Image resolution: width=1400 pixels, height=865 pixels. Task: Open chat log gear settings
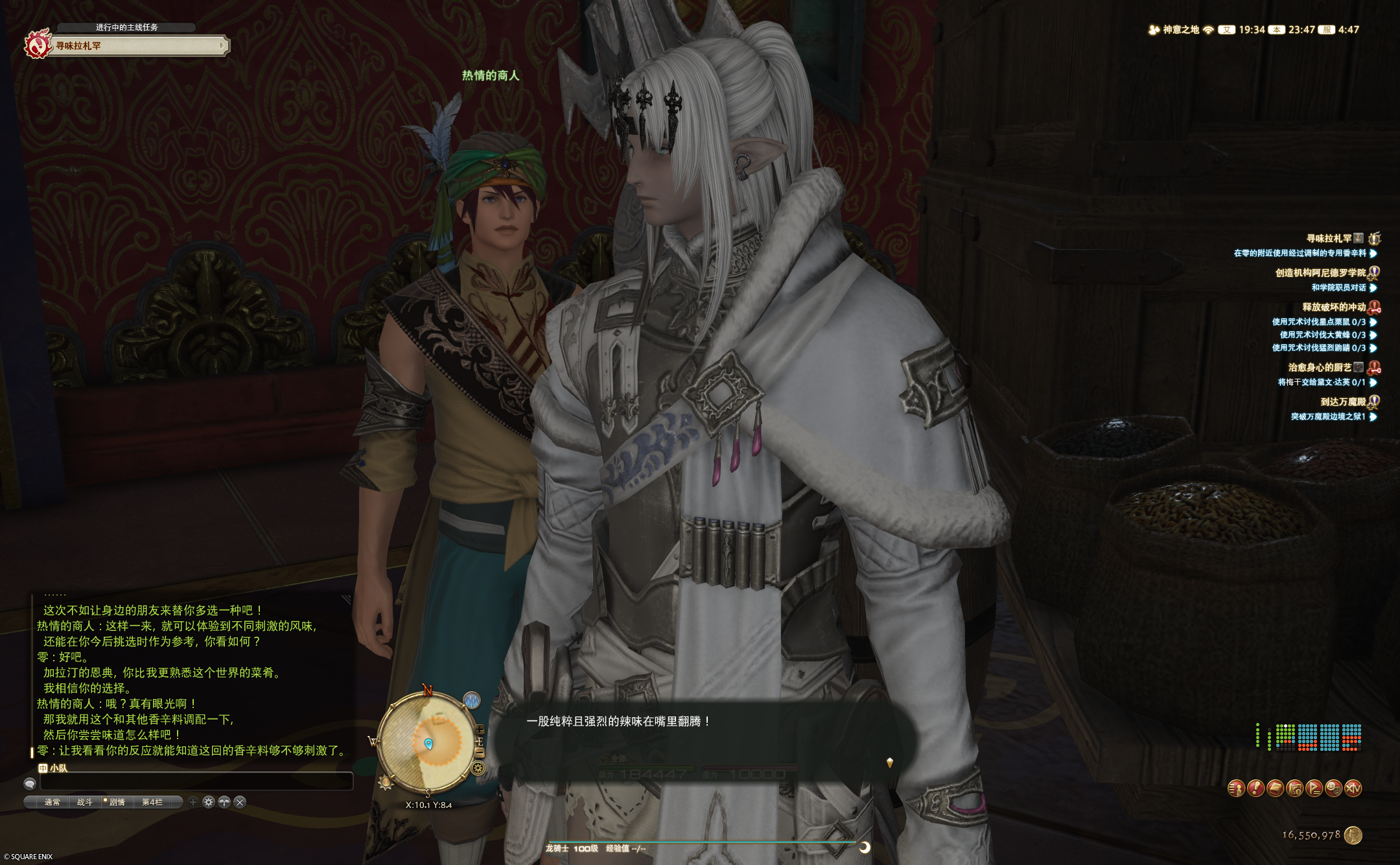[x=208, y=802]
